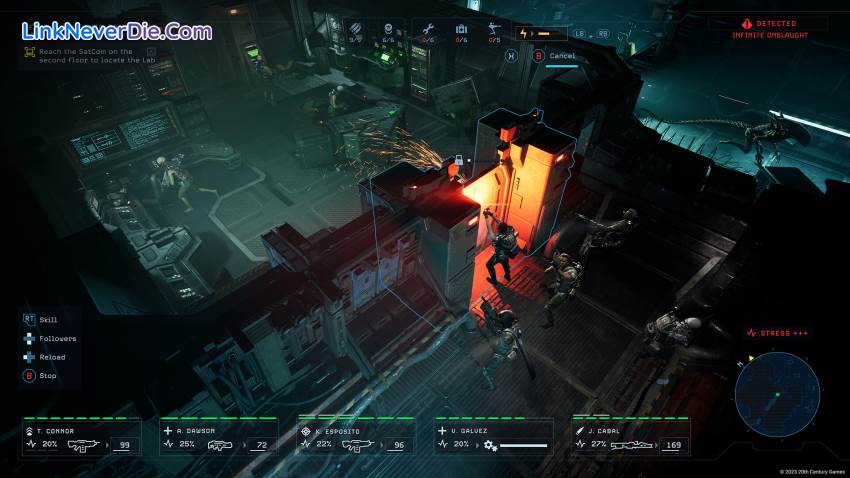The height and width of the screenshot is (478, 850).
Task: Open the circular motion tracker minimap
Action: tap(777, 393)
